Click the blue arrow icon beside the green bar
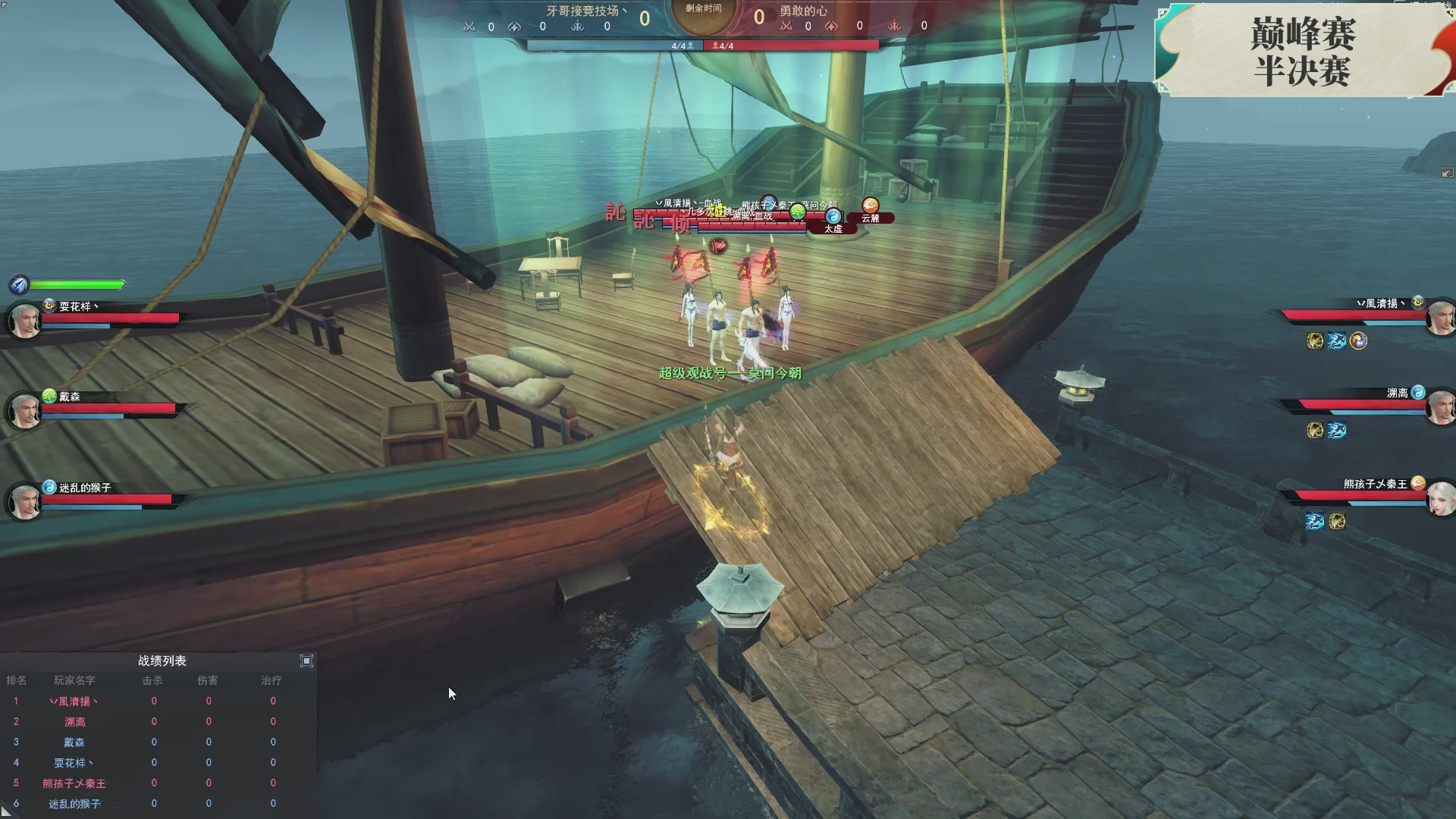Image resolution: width=1456 pixels, height=819 pixels. (19, 285)
